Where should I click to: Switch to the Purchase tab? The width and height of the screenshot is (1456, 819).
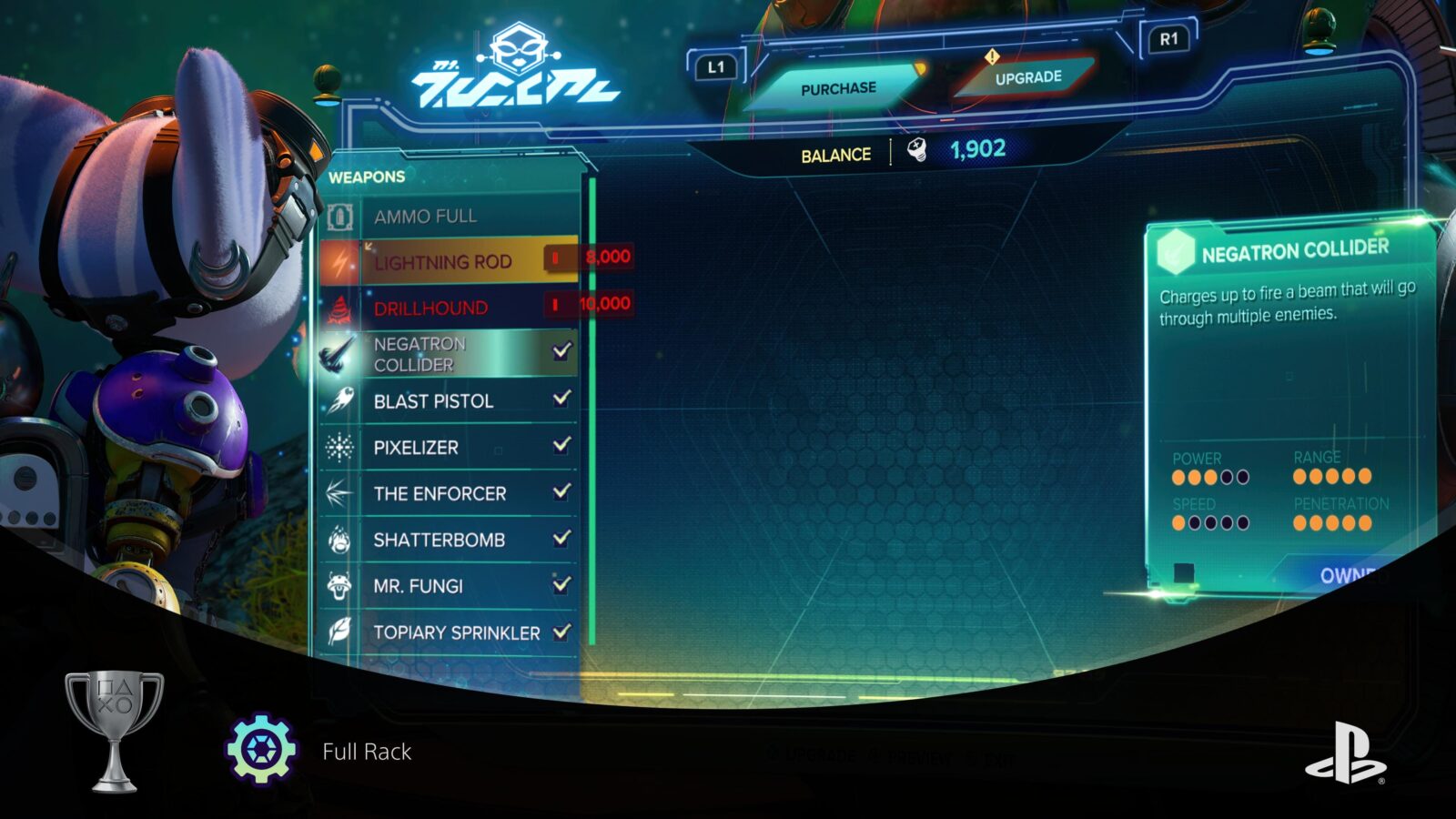(838, 87)
